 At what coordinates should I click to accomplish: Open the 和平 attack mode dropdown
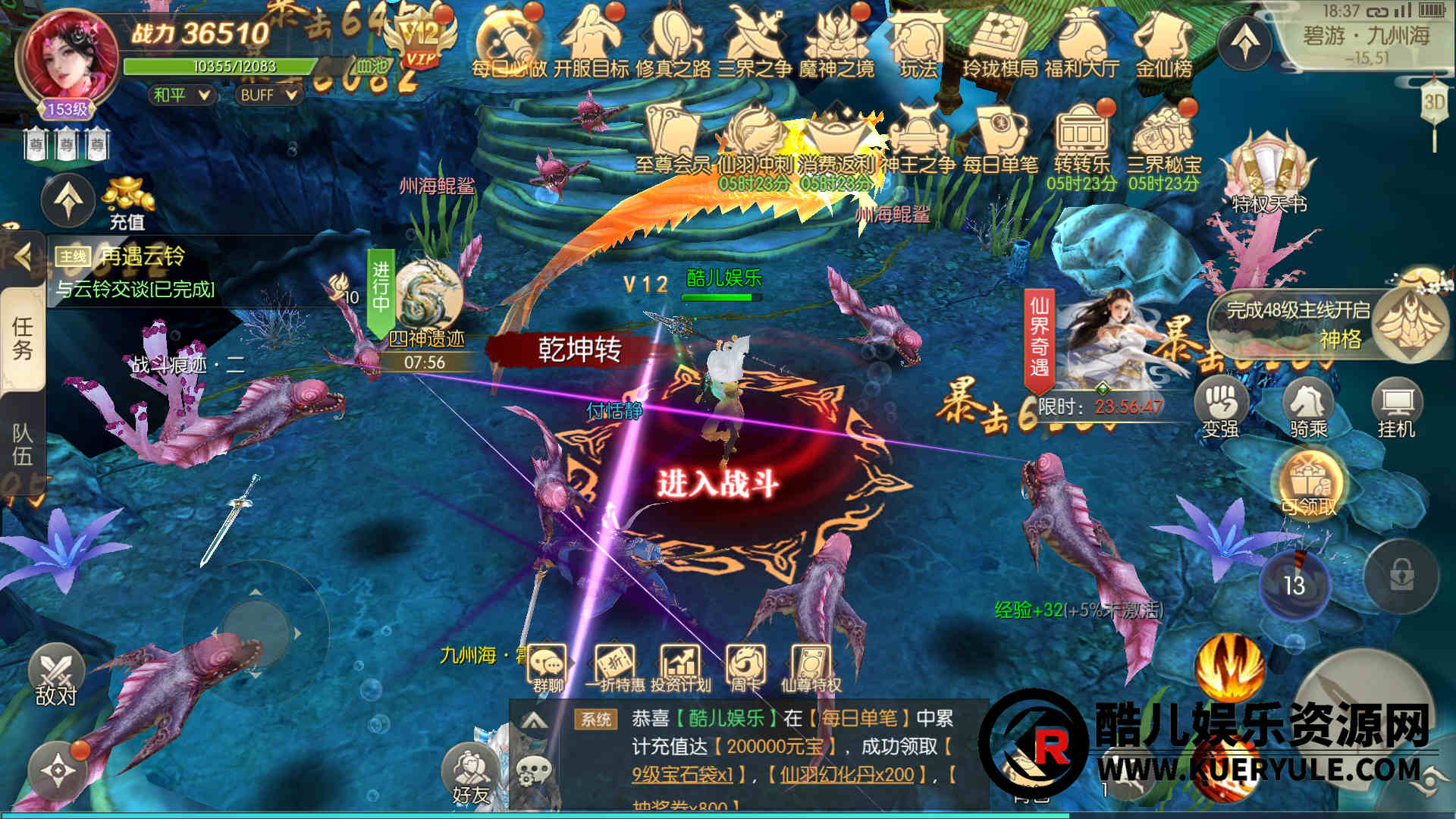(182, 95)
